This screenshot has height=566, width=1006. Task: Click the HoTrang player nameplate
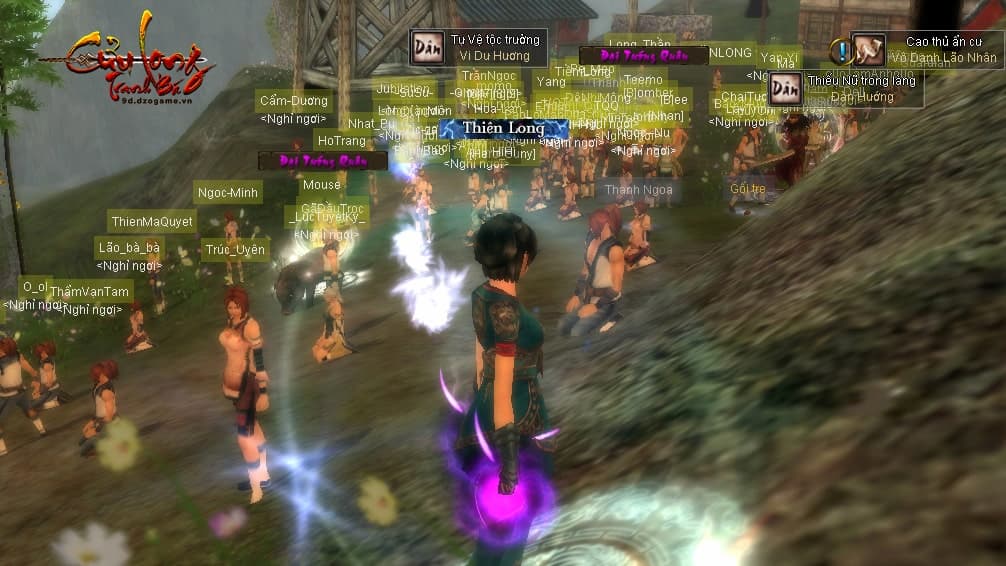point(342,141)
